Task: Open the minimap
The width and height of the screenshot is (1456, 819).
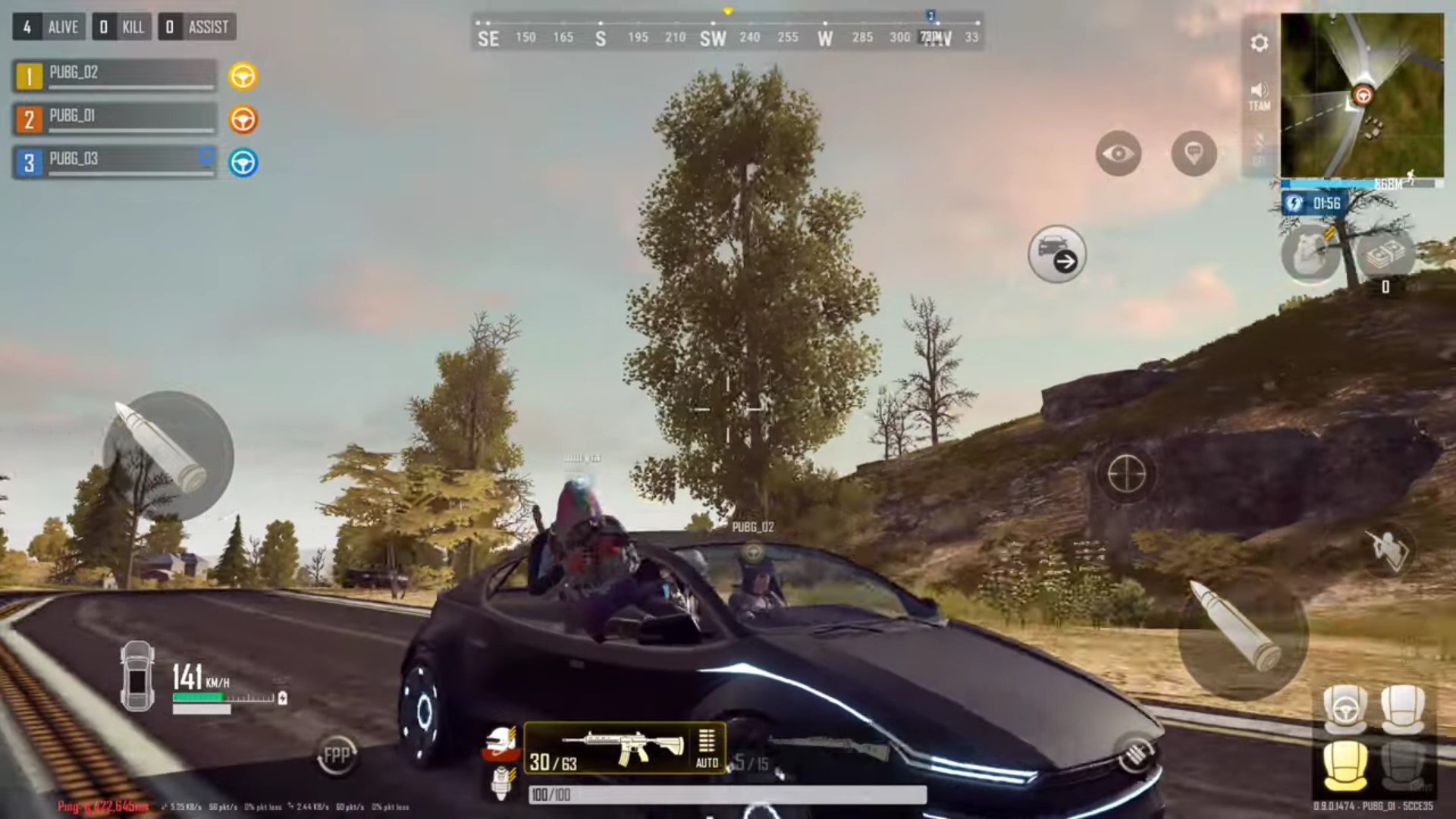Action: (1362, 96)
